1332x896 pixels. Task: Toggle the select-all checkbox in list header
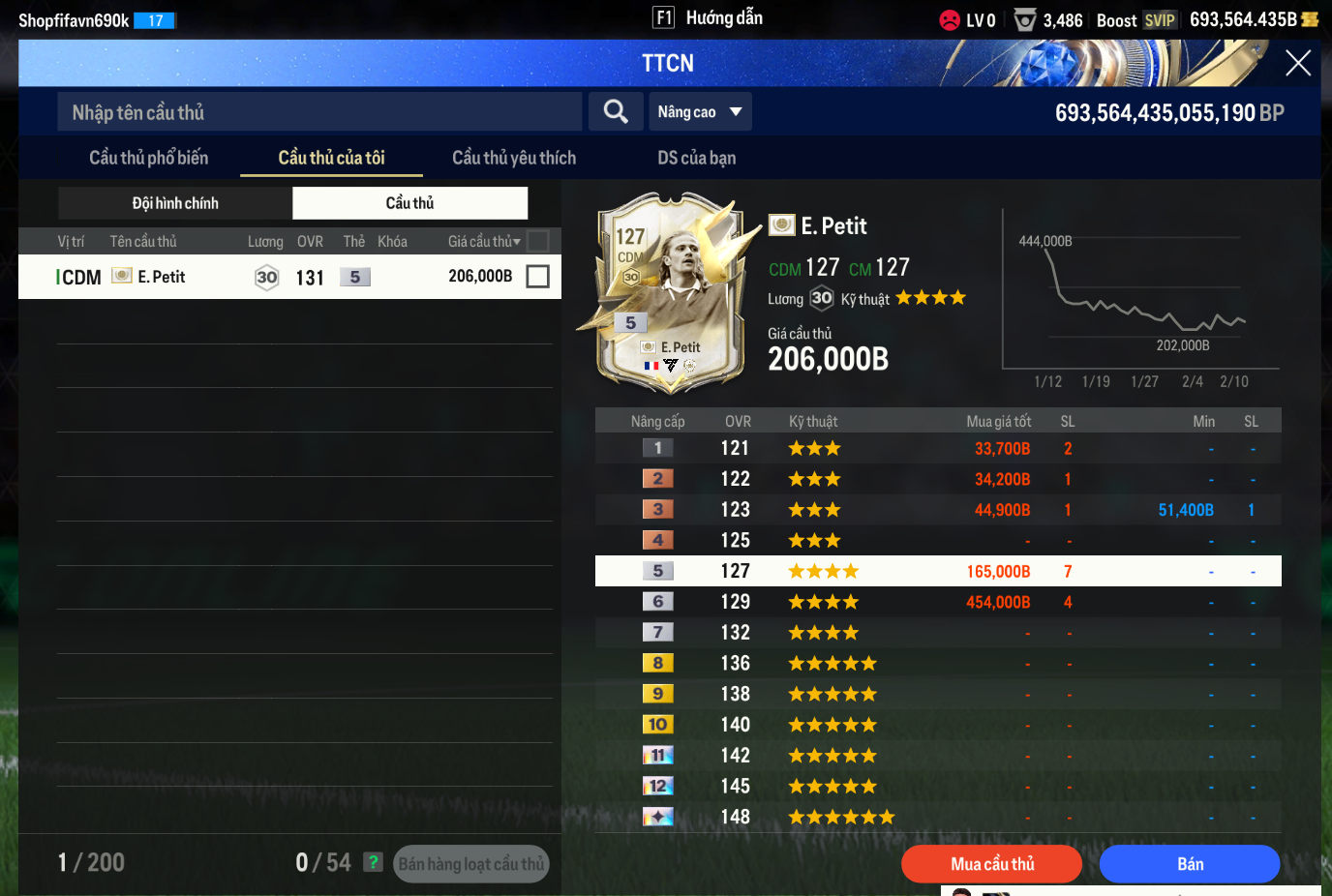point(537,241)
